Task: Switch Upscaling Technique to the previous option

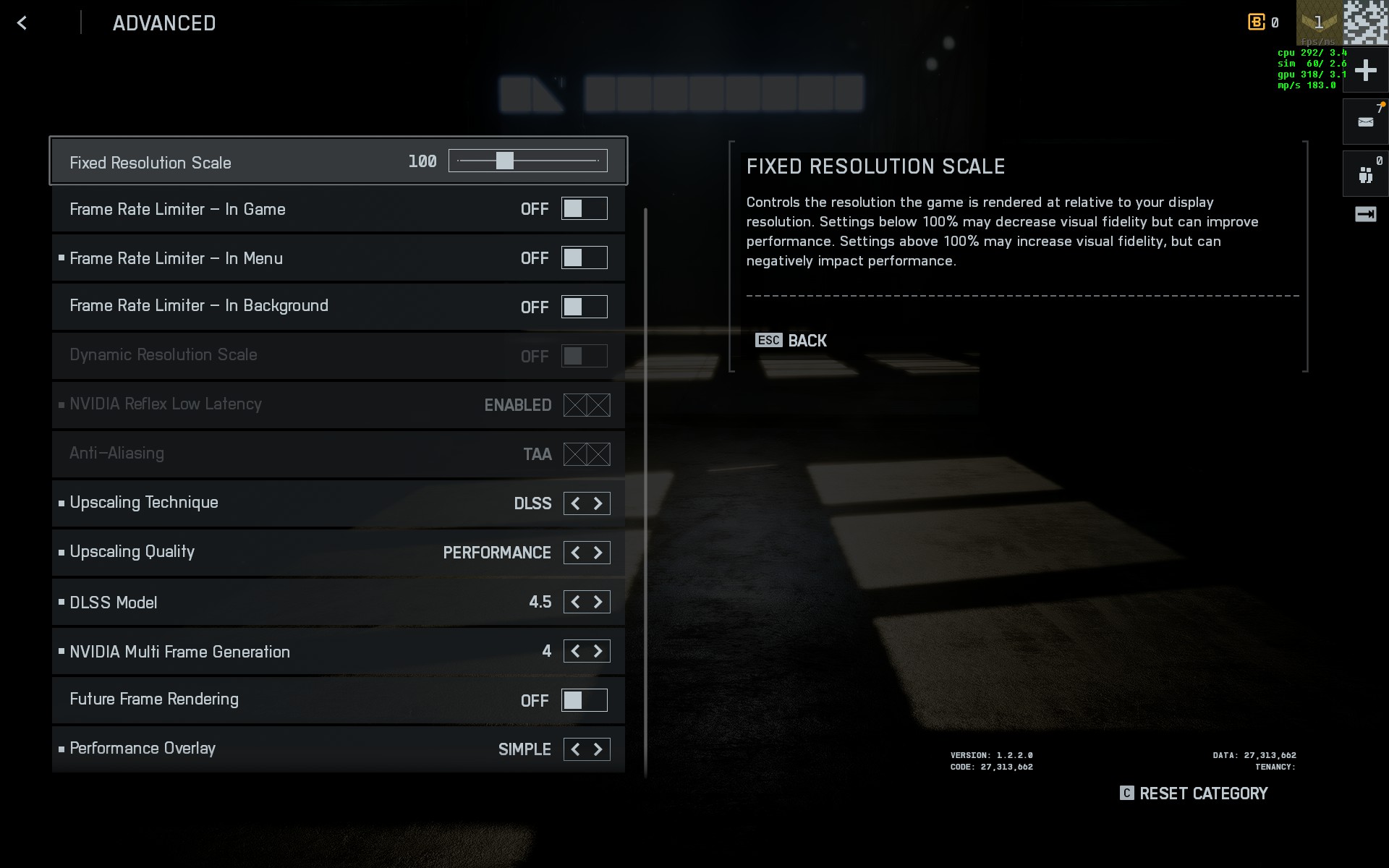Action: 575,503
